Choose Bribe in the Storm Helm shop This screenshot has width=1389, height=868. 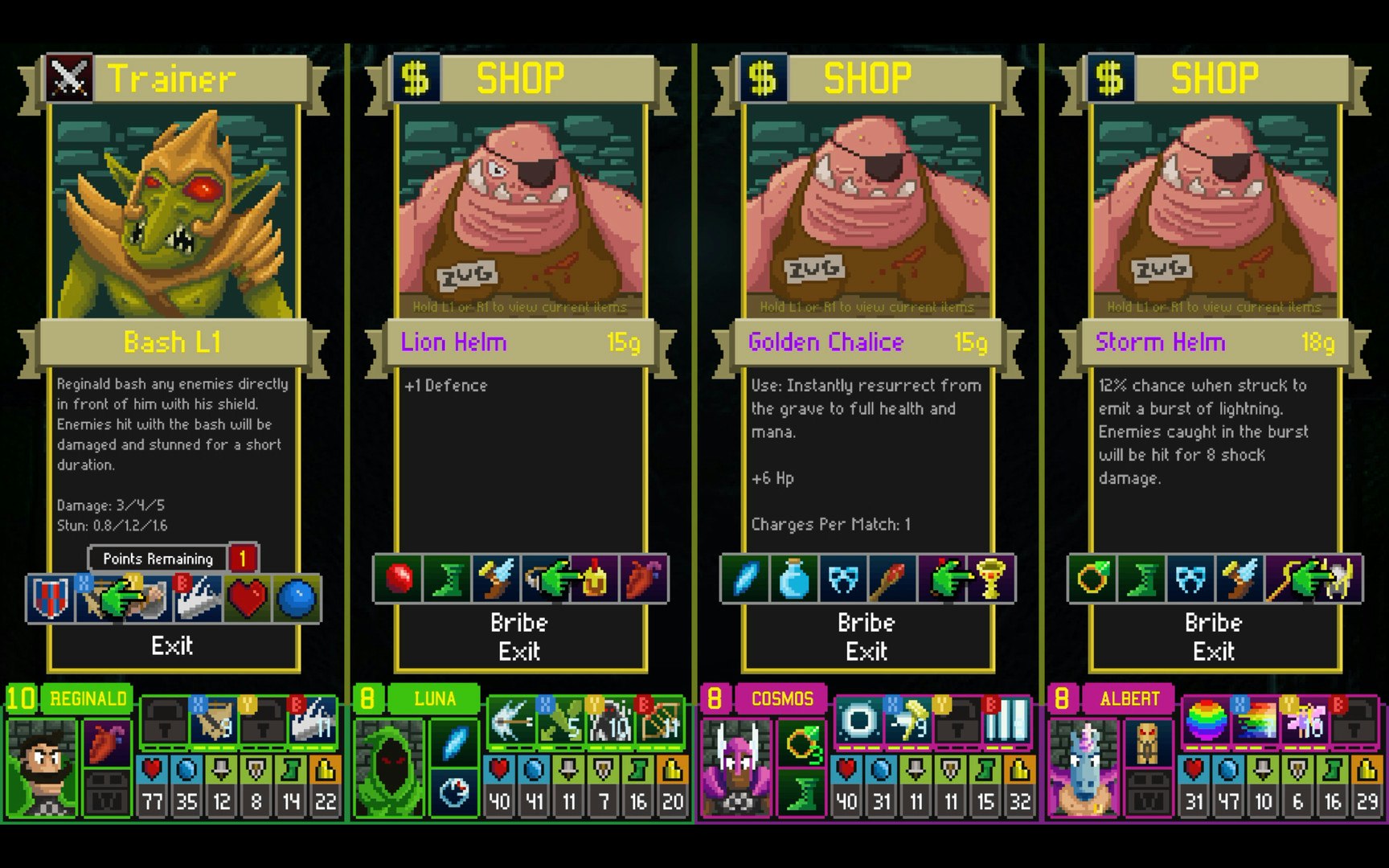1212,621
